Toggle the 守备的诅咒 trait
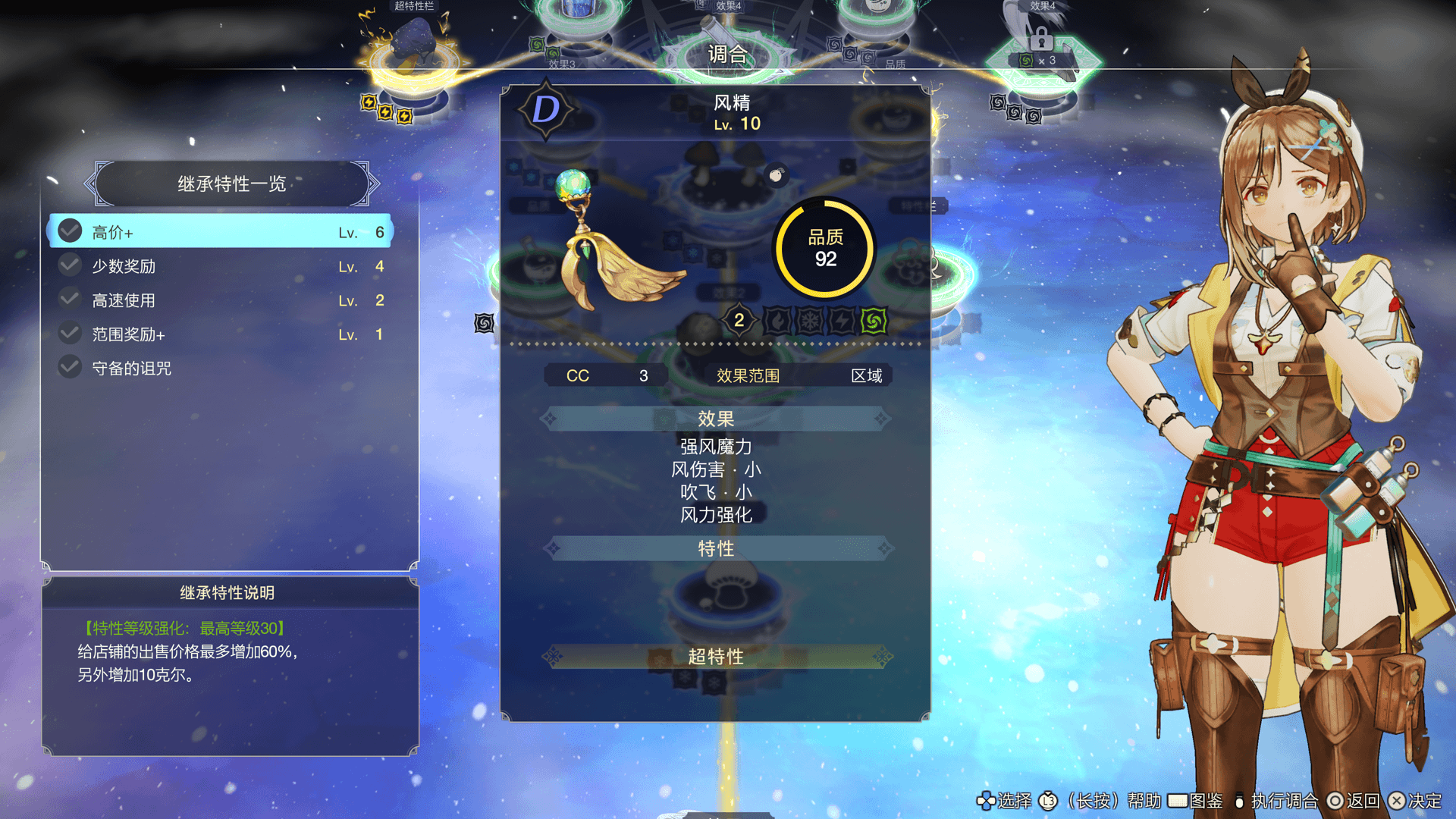The image size is (1456, 819). click(220, 369)
